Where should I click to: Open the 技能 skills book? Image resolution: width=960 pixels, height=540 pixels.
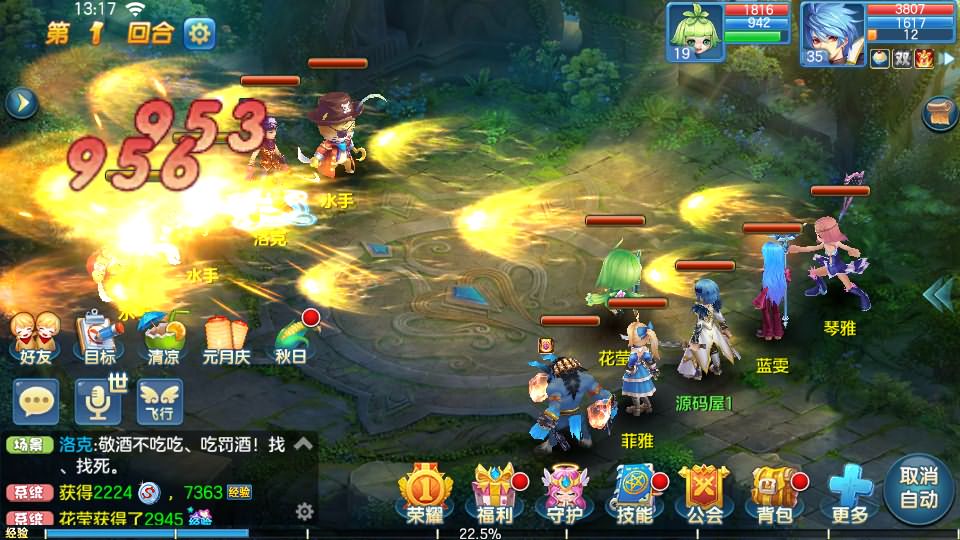click(x=634, y=491)
